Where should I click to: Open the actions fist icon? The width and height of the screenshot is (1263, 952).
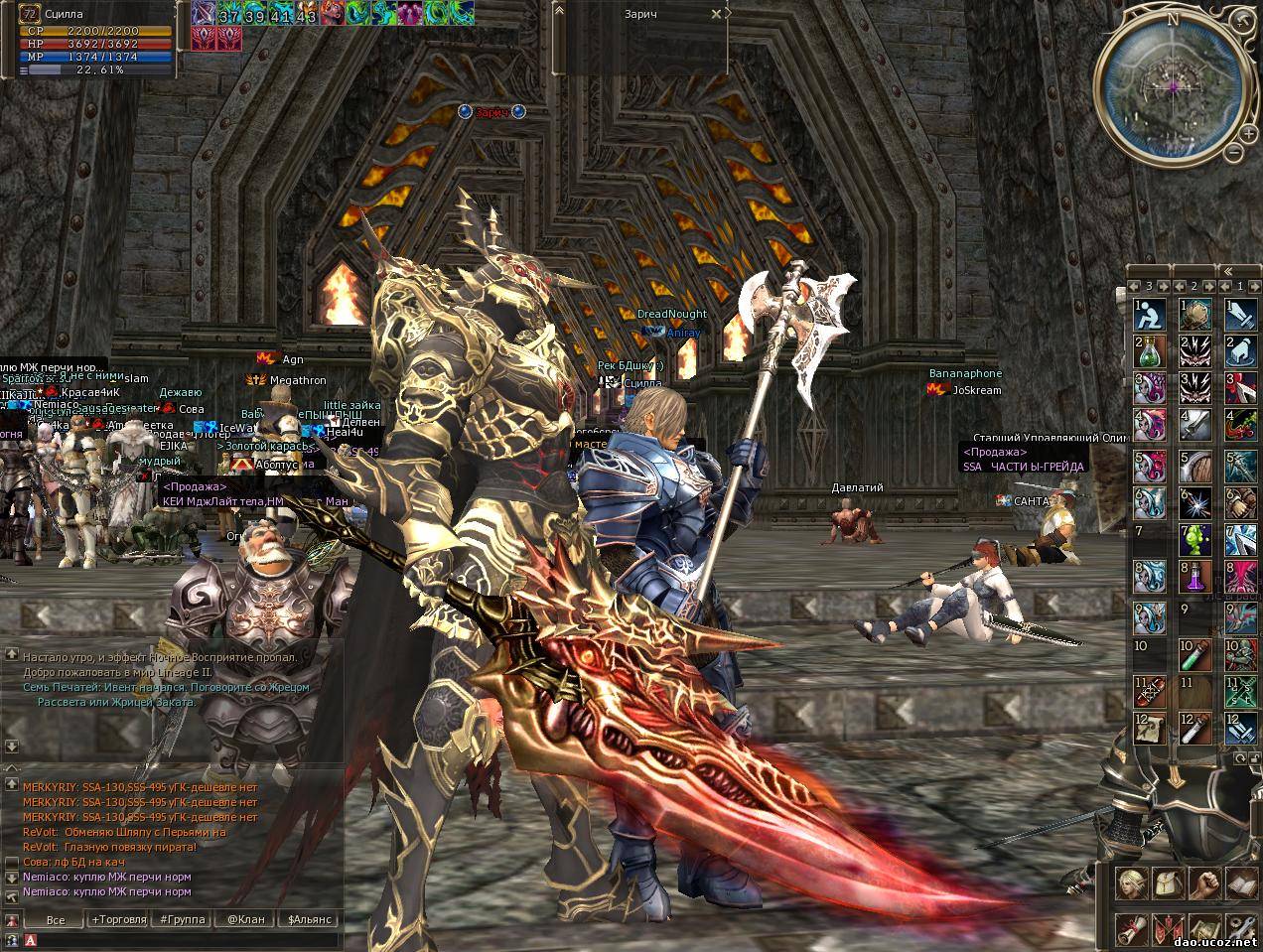coord(1203,882)
